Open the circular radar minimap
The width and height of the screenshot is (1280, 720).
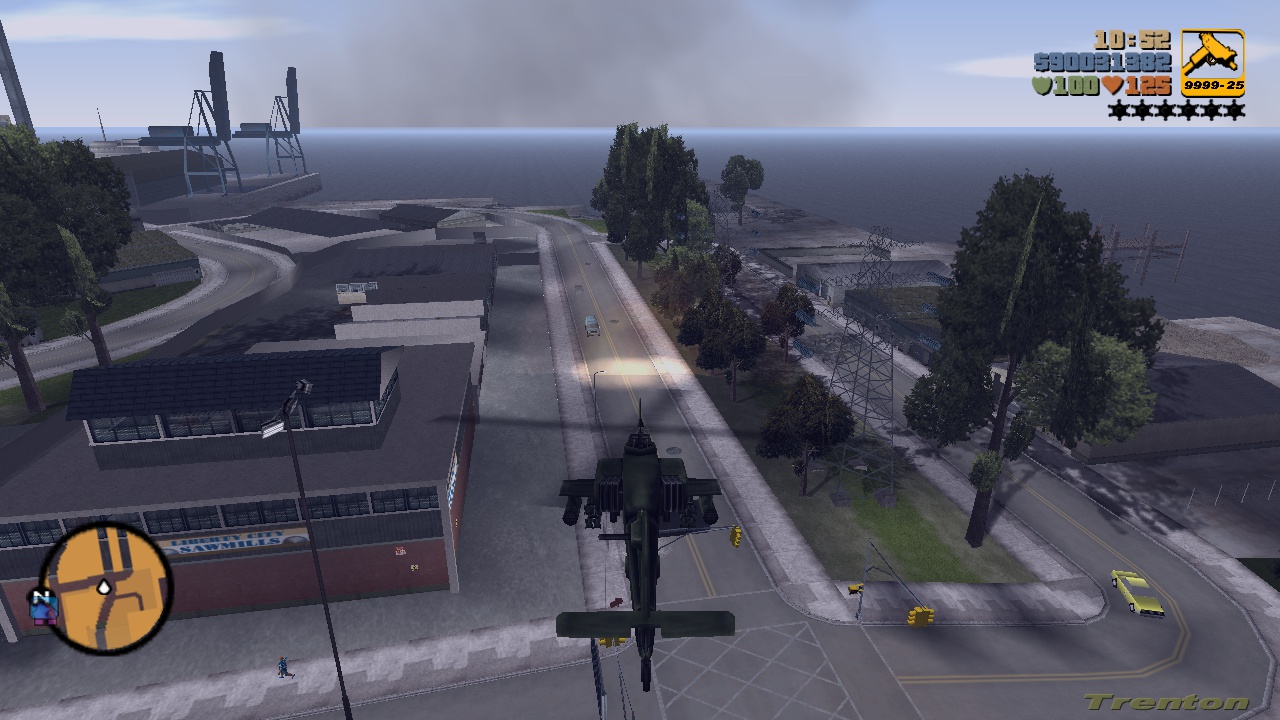tap(105, 587)
